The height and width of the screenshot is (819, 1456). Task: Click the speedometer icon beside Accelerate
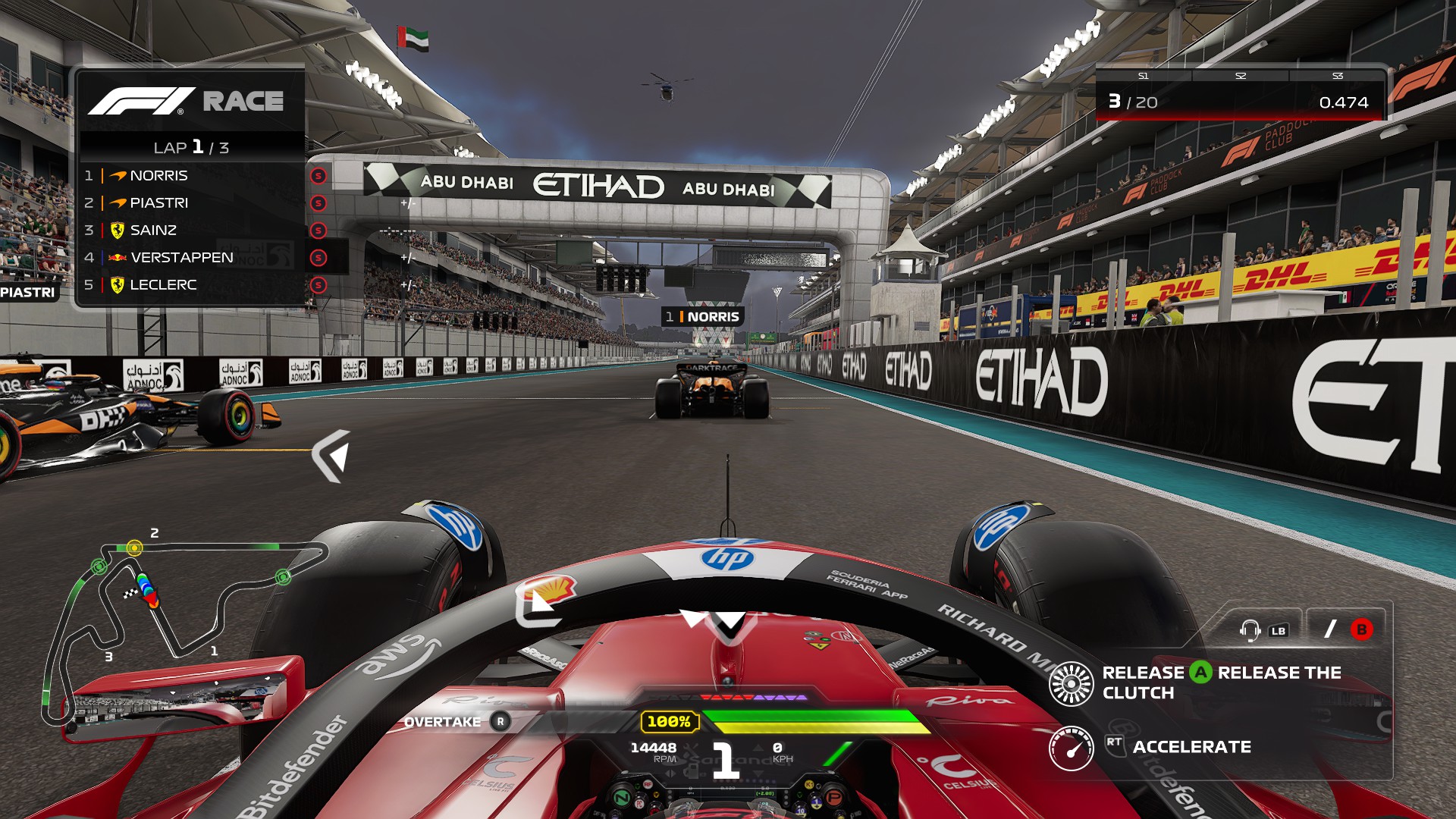pos(1071,748)
